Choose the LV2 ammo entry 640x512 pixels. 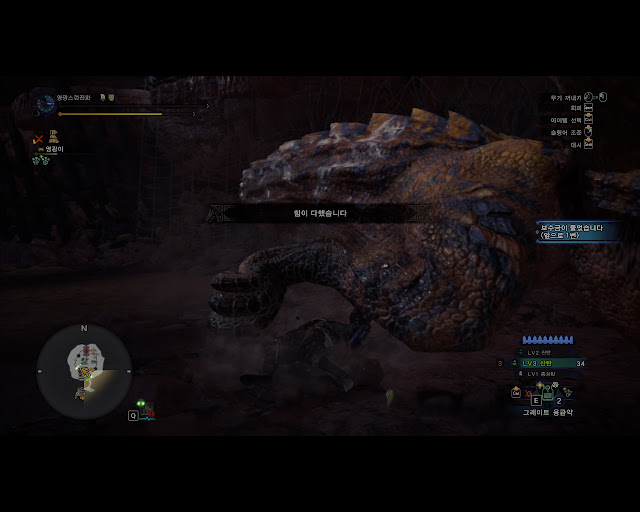pos(544,353)
